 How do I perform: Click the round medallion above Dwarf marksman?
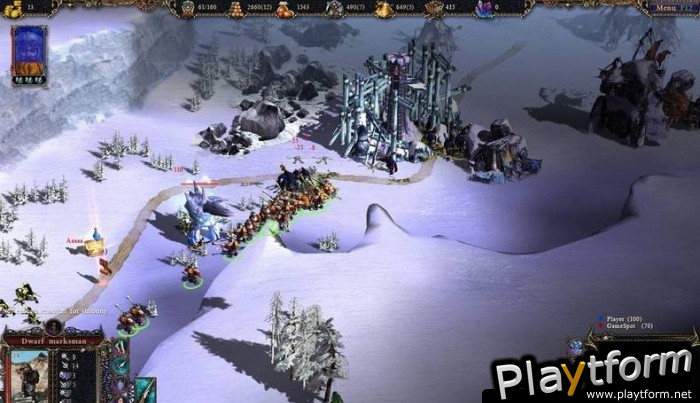pyautogui.click(x=54, y=325)
